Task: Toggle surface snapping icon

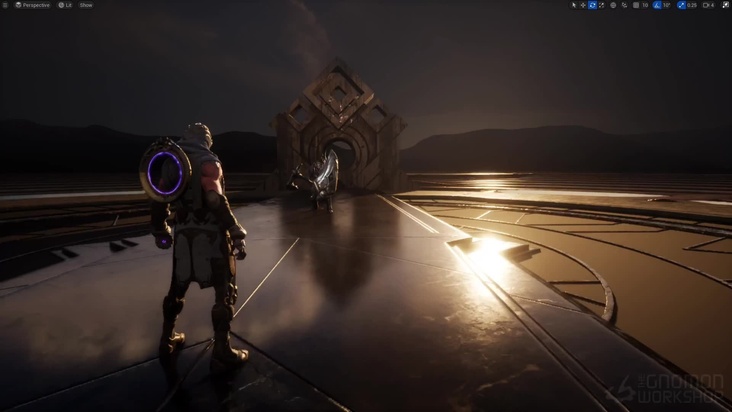Action: [x=624, y=5]
